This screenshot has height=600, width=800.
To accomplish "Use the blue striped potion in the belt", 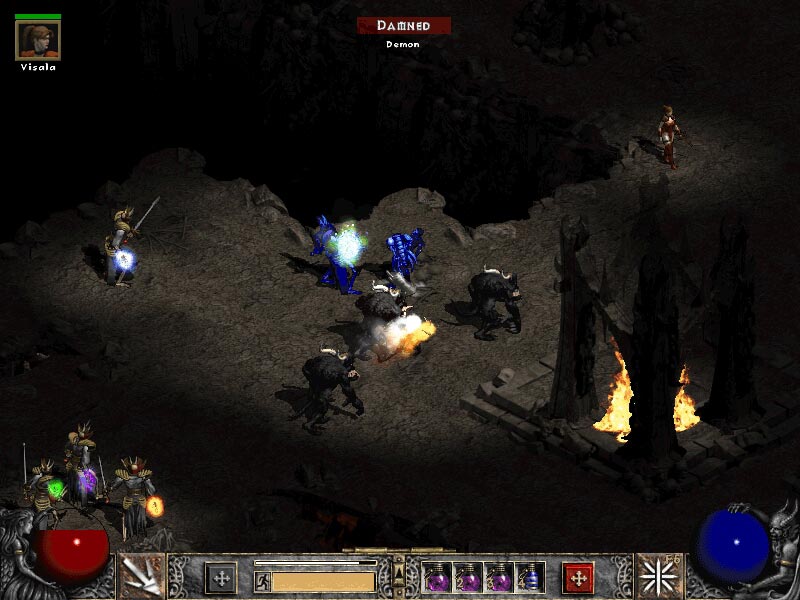I will [532, 577].
